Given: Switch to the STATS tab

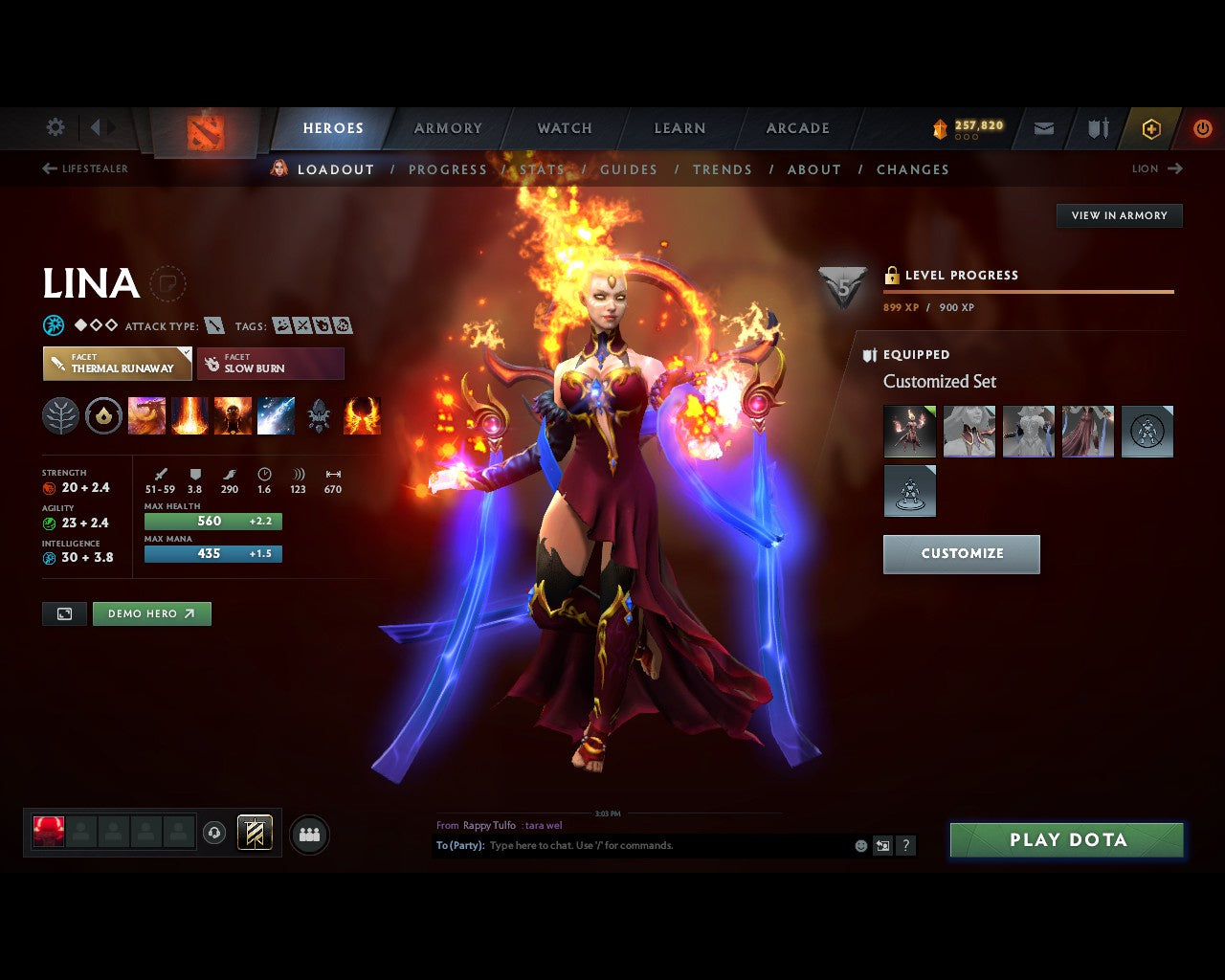Looking at the screenshot, I should pyautogui.click(x=542, y=169).
